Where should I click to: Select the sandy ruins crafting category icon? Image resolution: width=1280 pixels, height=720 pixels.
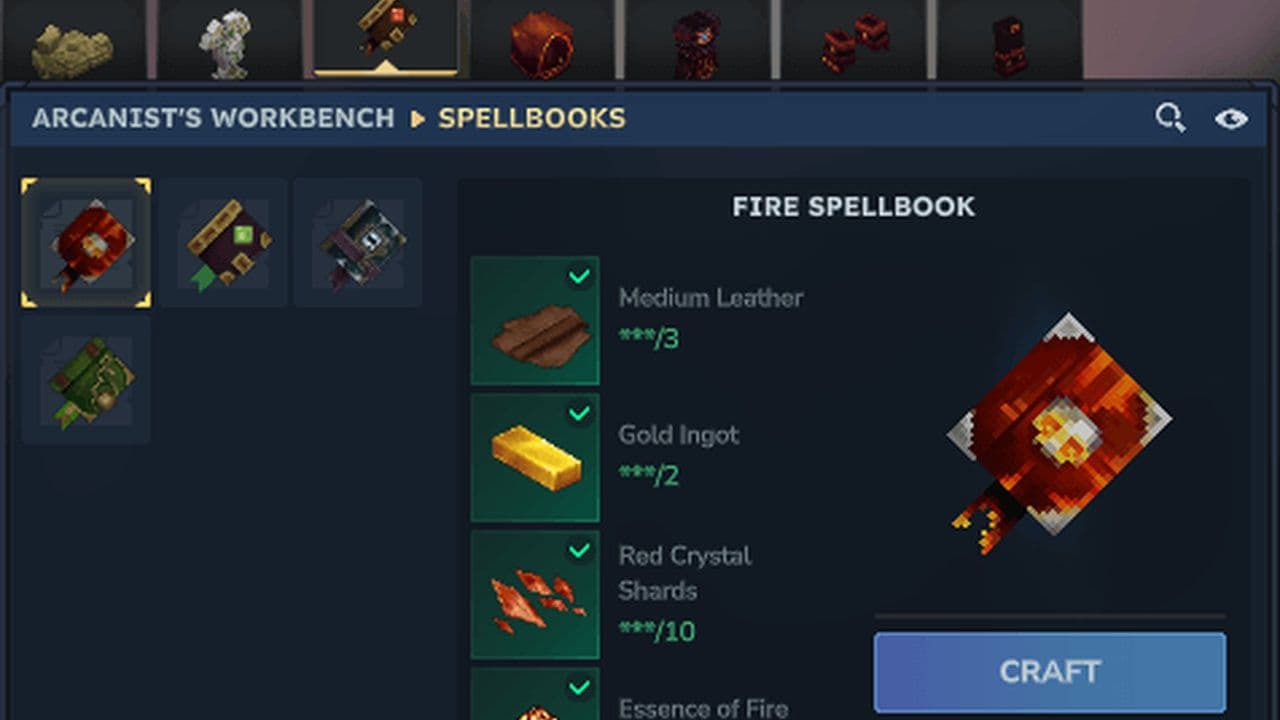click(x=72, y=40)
